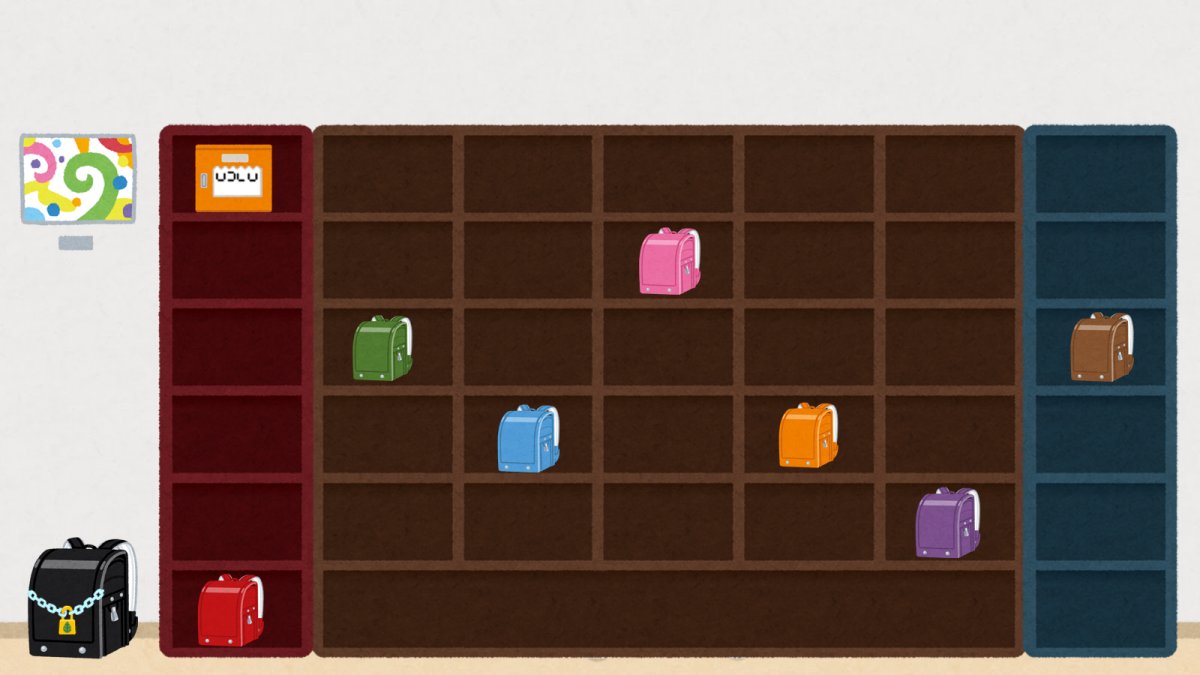The width and height of the screenshot is (1200, 675).
Task: Select the green backpack
Action: (382, 349)
